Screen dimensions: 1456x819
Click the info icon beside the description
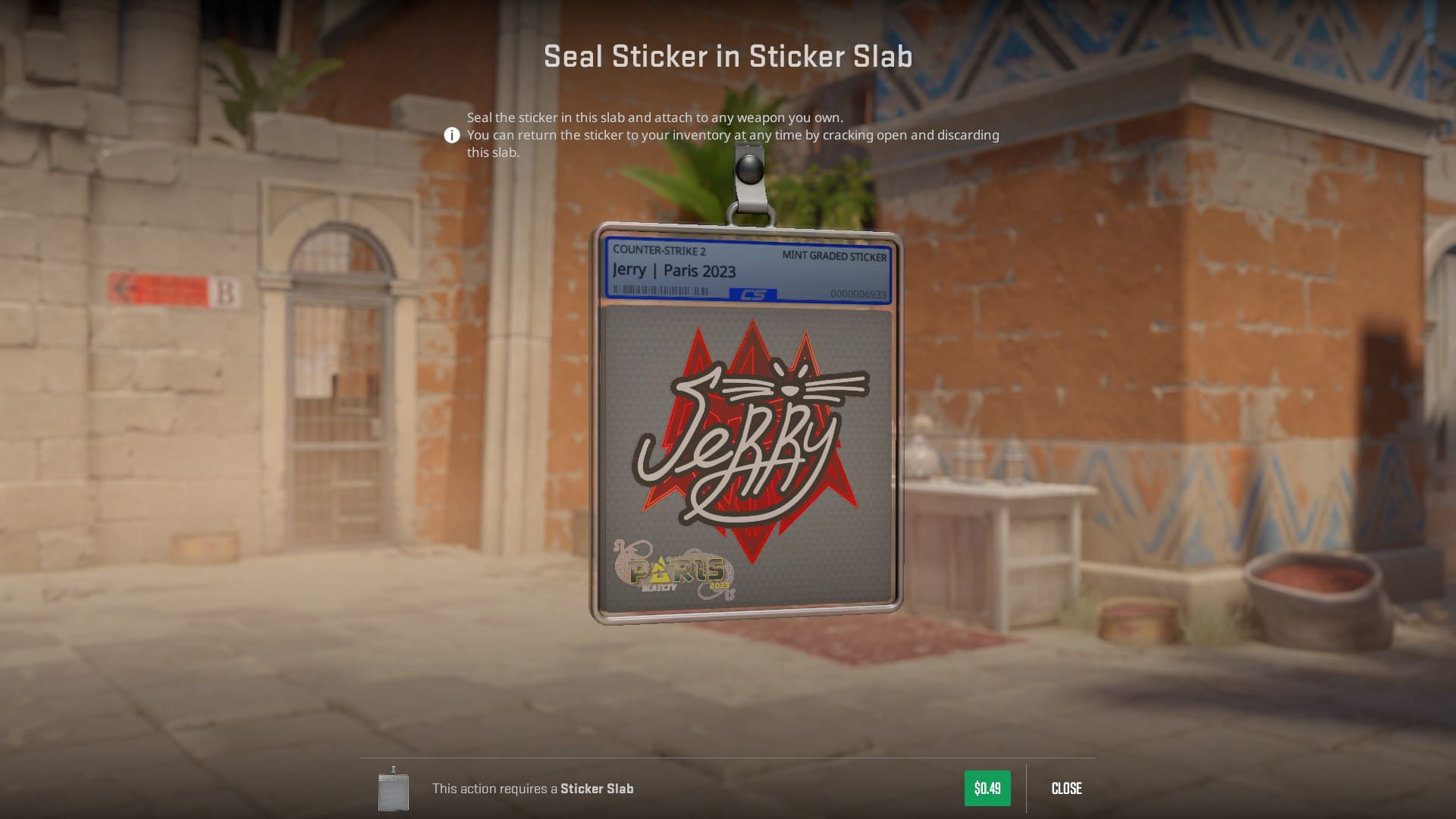pos(451,135)
